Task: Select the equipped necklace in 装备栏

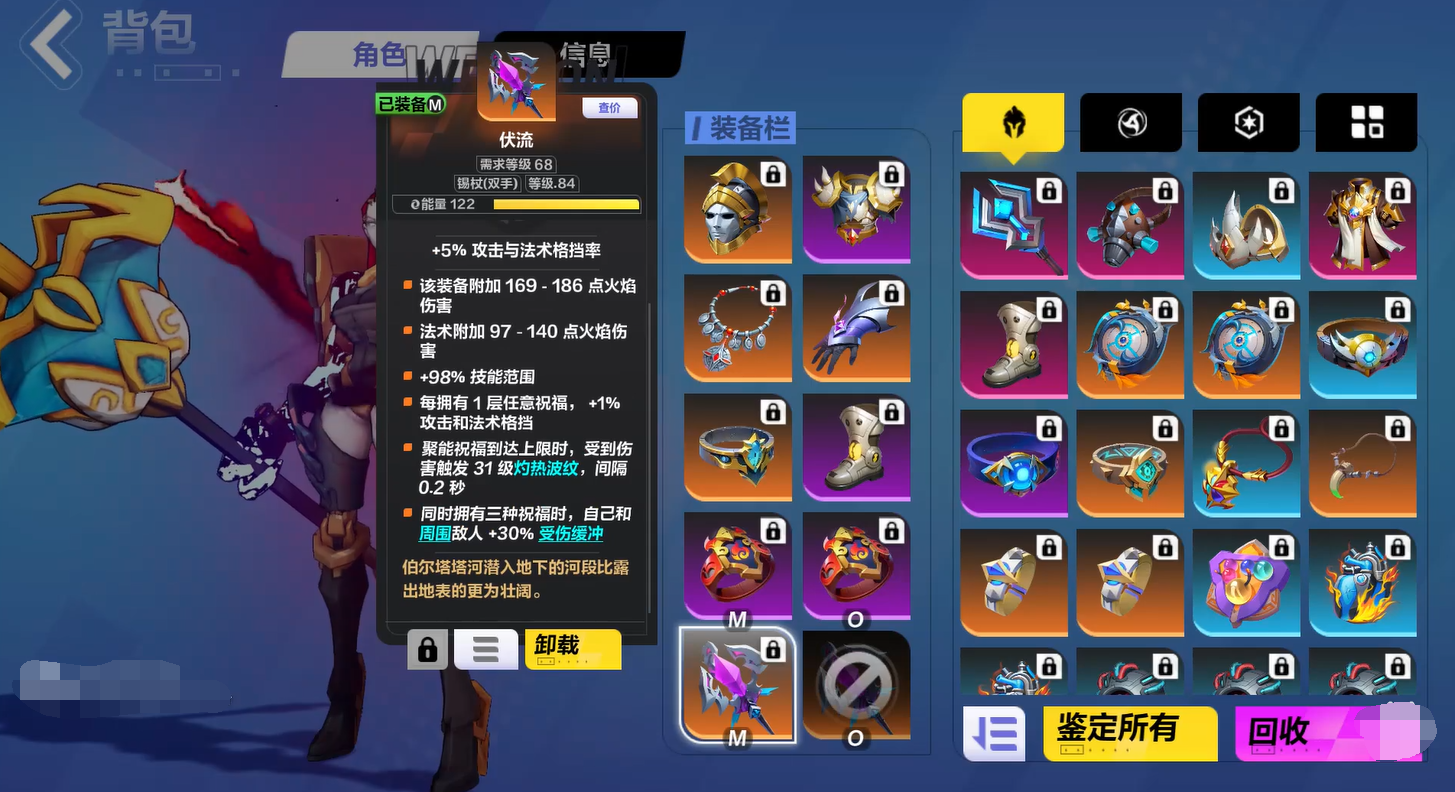Action: point(738,327)
